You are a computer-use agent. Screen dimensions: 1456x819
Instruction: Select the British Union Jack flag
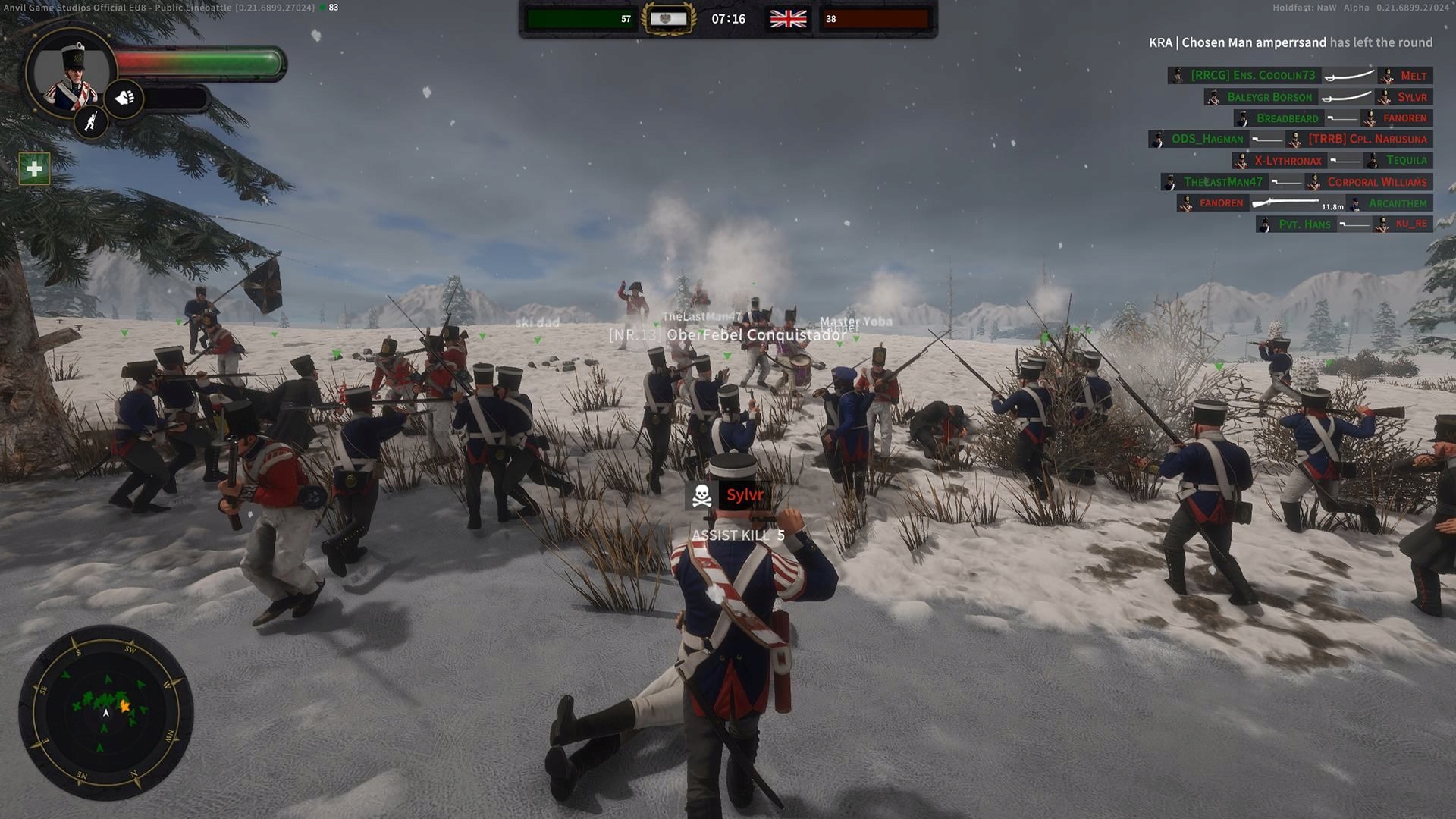click(x=788, y=19)
